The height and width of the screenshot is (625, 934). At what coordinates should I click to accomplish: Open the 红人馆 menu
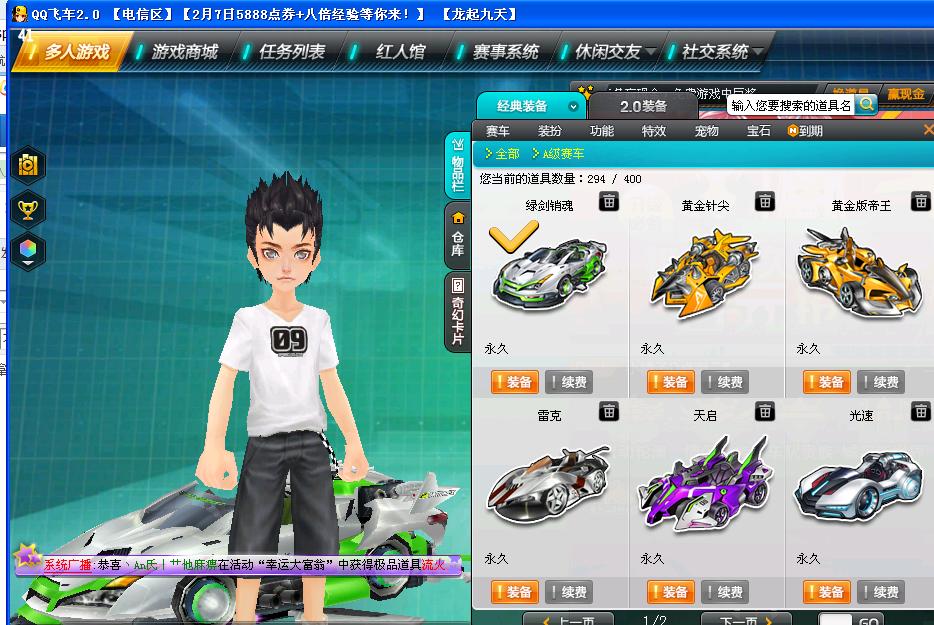(399, 51)
